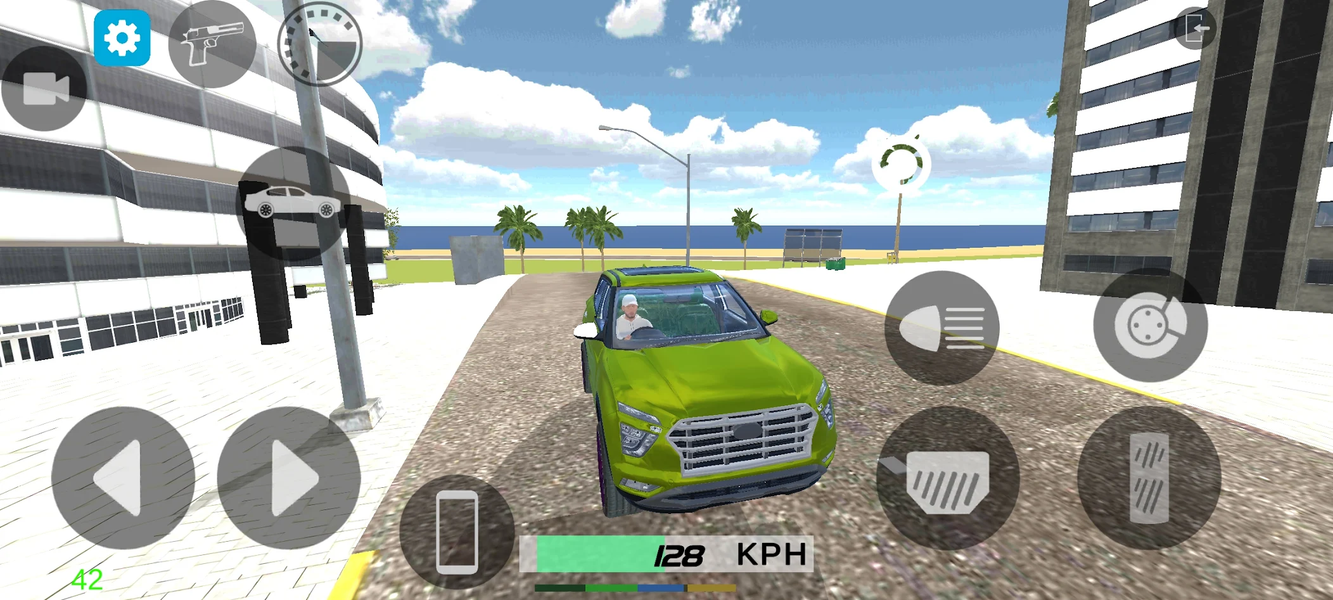
Task: Hit the brake pedal button
Action: click(947, 477)
